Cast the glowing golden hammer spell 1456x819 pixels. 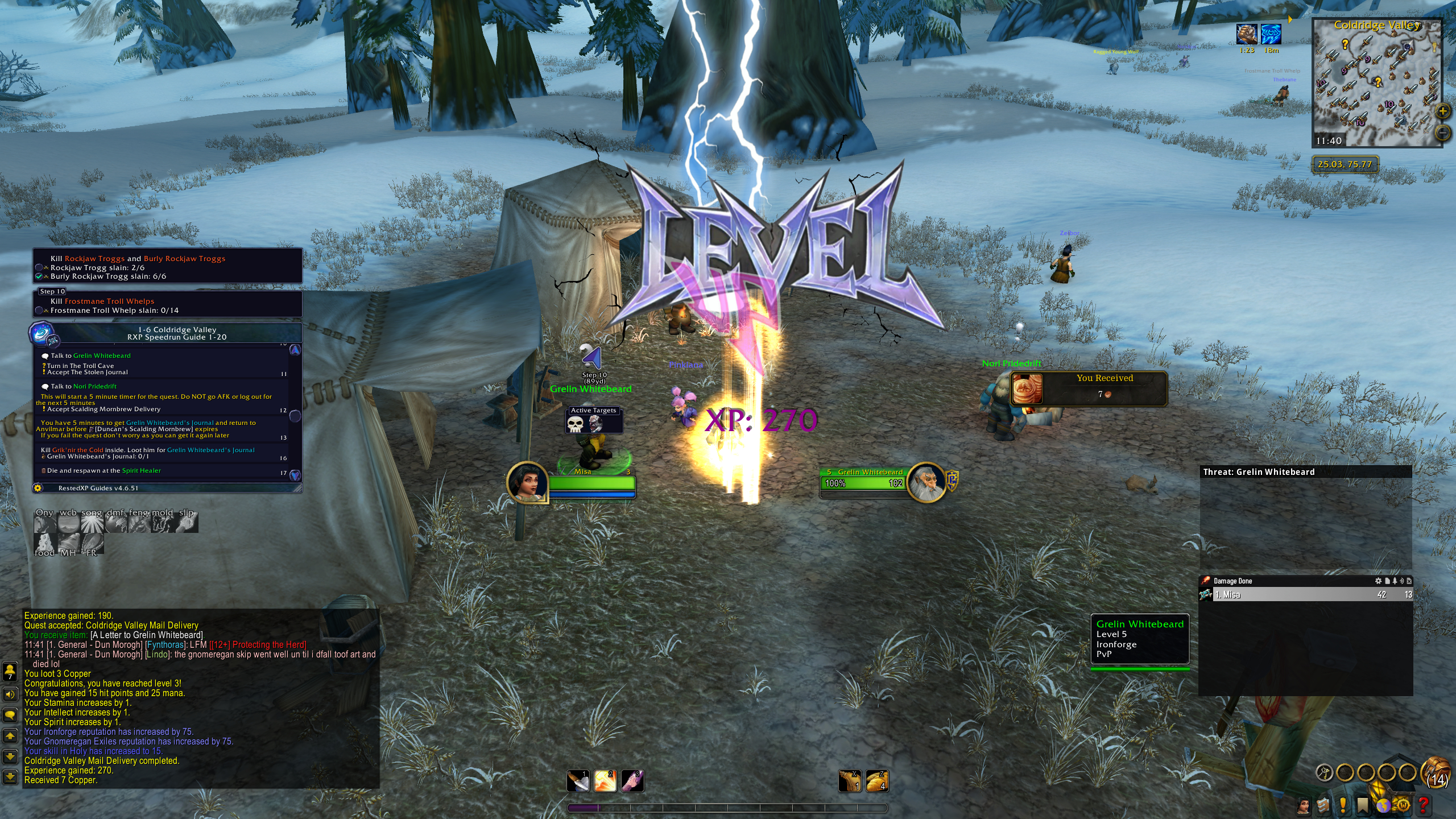(605, 781)
